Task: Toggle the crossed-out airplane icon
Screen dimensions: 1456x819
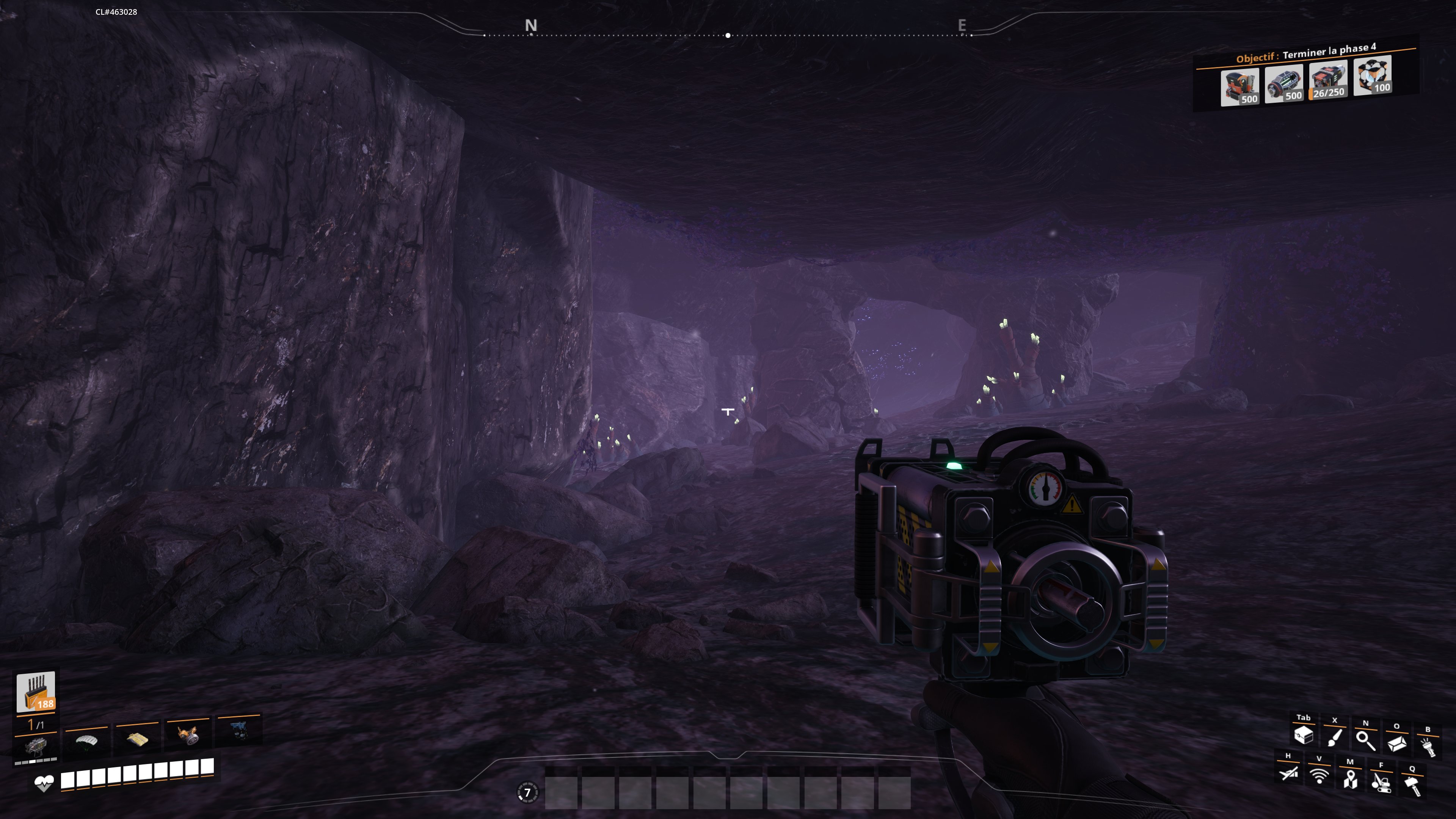Action: (x=1289, y=773)
